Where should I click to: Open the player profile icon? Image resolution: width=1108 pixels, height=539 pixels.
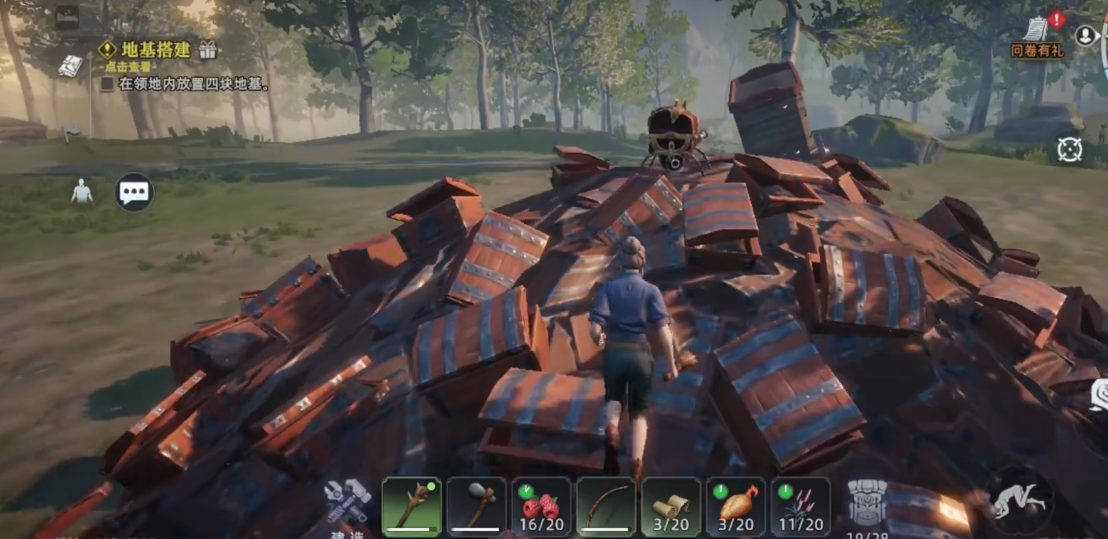(1085, 35)
